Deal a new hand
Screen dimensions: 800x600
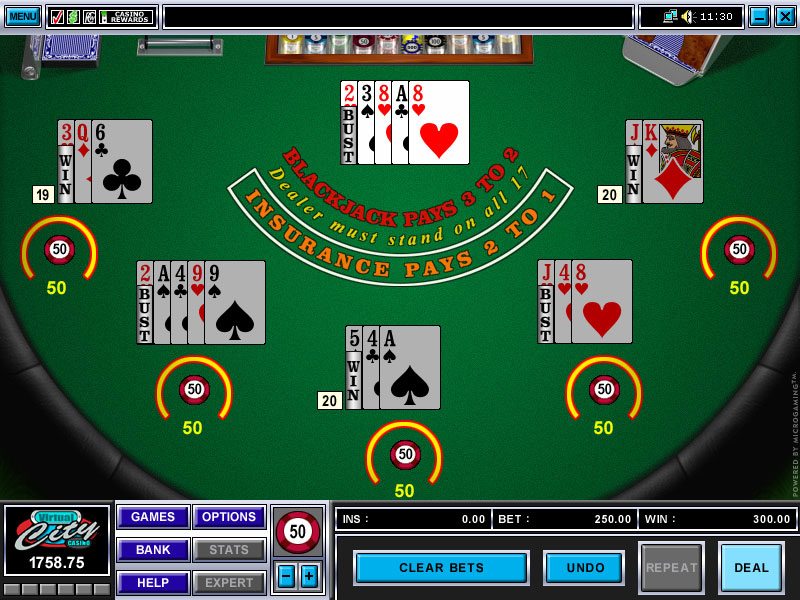coord(751,568)
